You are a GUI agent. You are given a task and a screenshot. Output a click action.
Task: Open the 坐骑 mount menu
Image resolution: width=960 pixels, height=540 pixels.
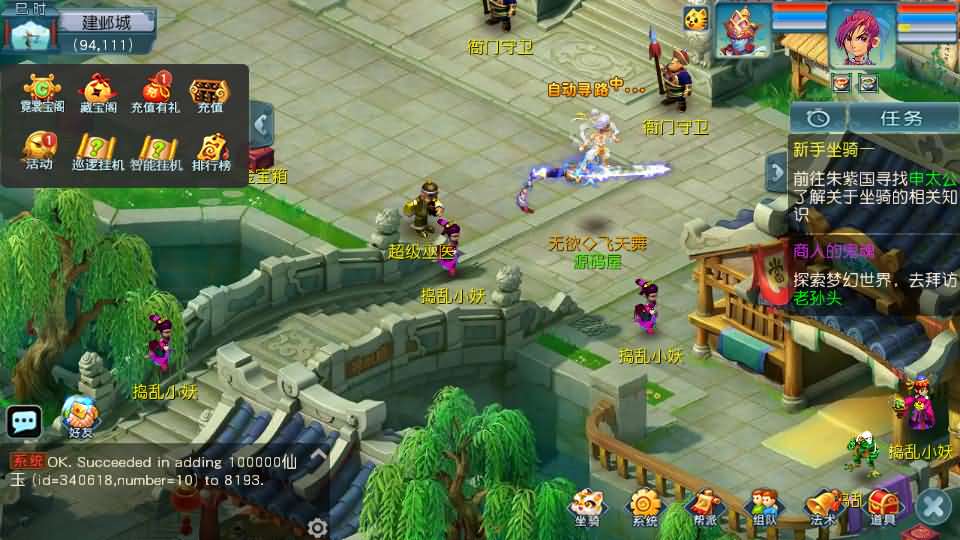(587, 507)
